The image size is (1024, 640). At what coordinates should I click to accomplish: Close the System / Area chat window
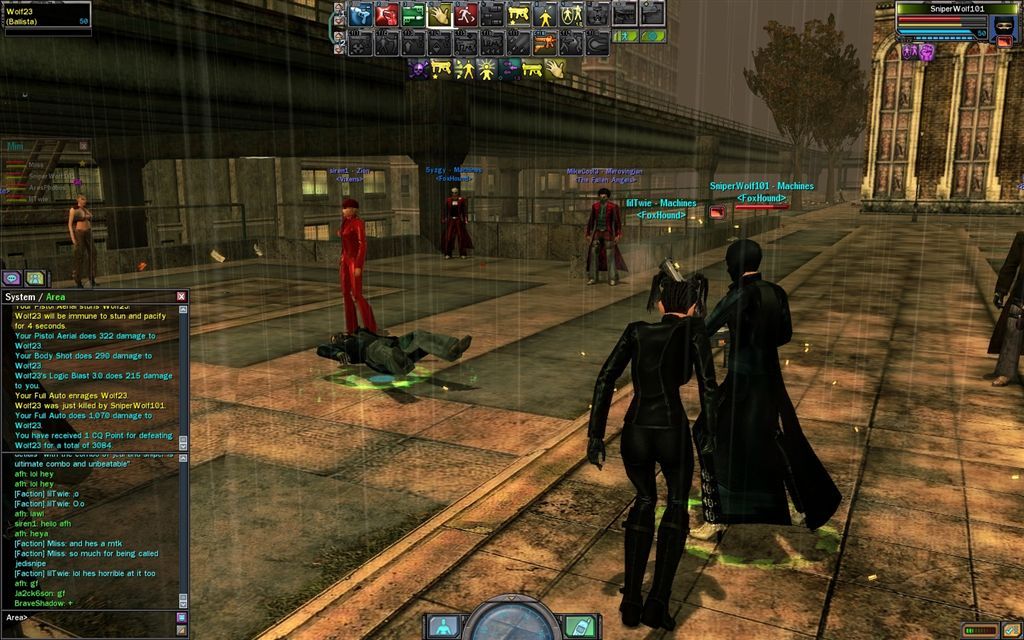pyautogui.click(x=181, y=296)
